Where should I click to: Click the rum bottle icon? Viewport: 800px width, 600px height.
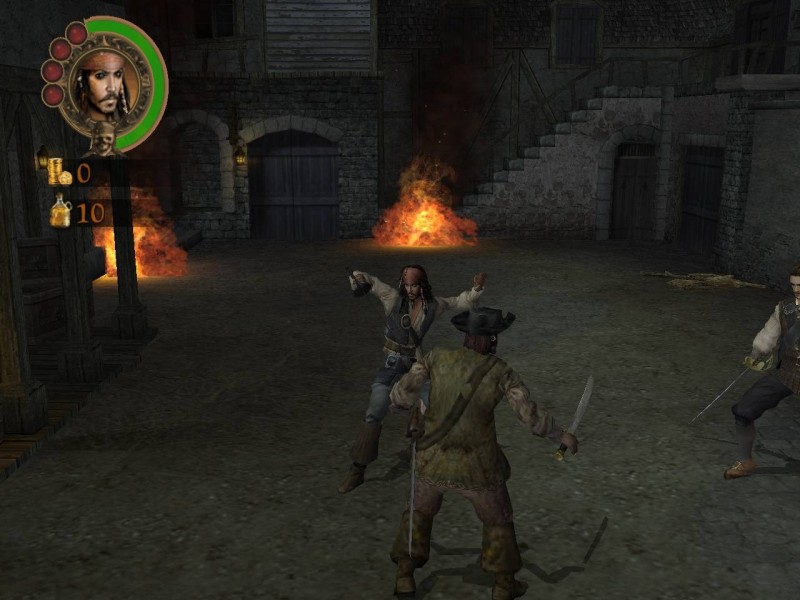(x=61, y=211)
